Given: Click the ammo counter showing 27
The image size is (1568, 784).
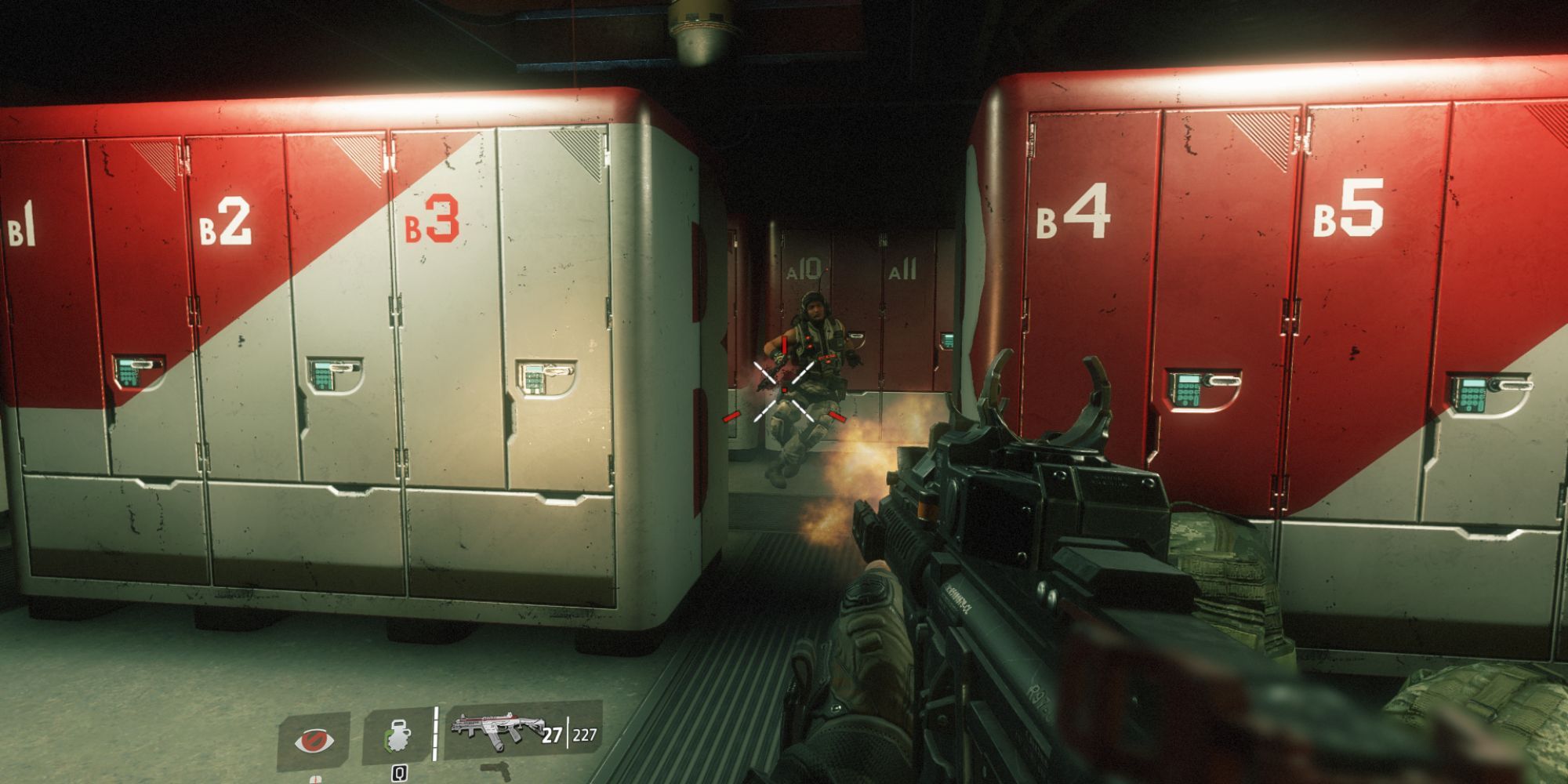Looking at the screenshot, I should click(552, 735).
